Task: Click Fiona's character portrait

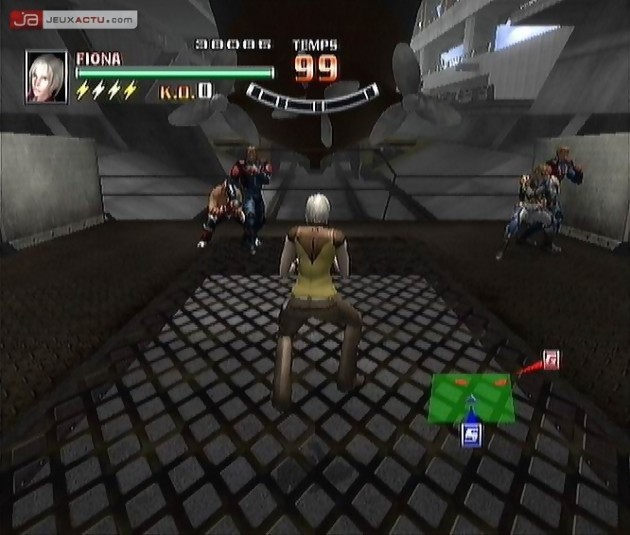Action: pos(45,78)
